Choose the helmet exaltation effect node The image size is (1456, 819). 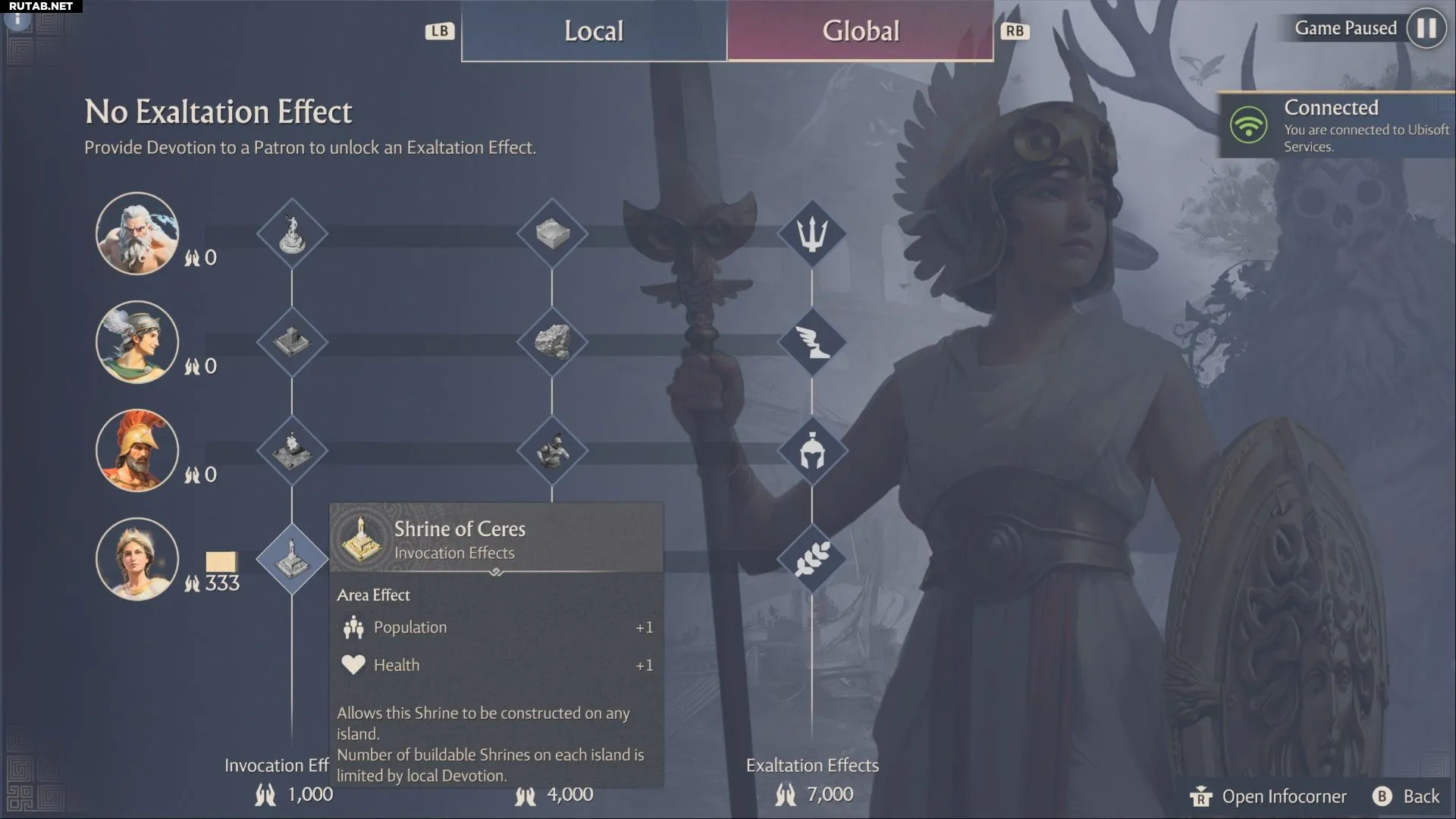[812, 450]
